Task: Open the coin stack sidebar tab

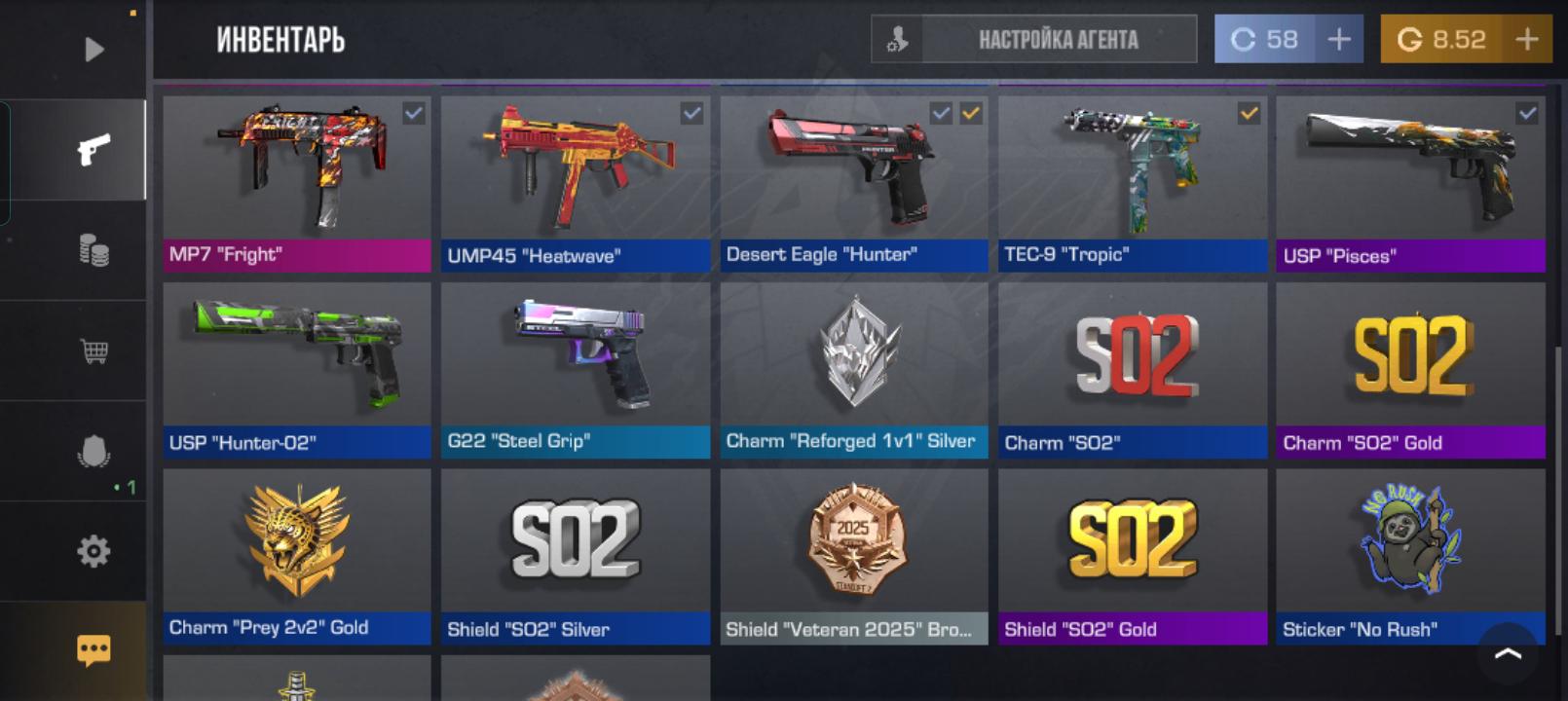Action: (93, 251)
